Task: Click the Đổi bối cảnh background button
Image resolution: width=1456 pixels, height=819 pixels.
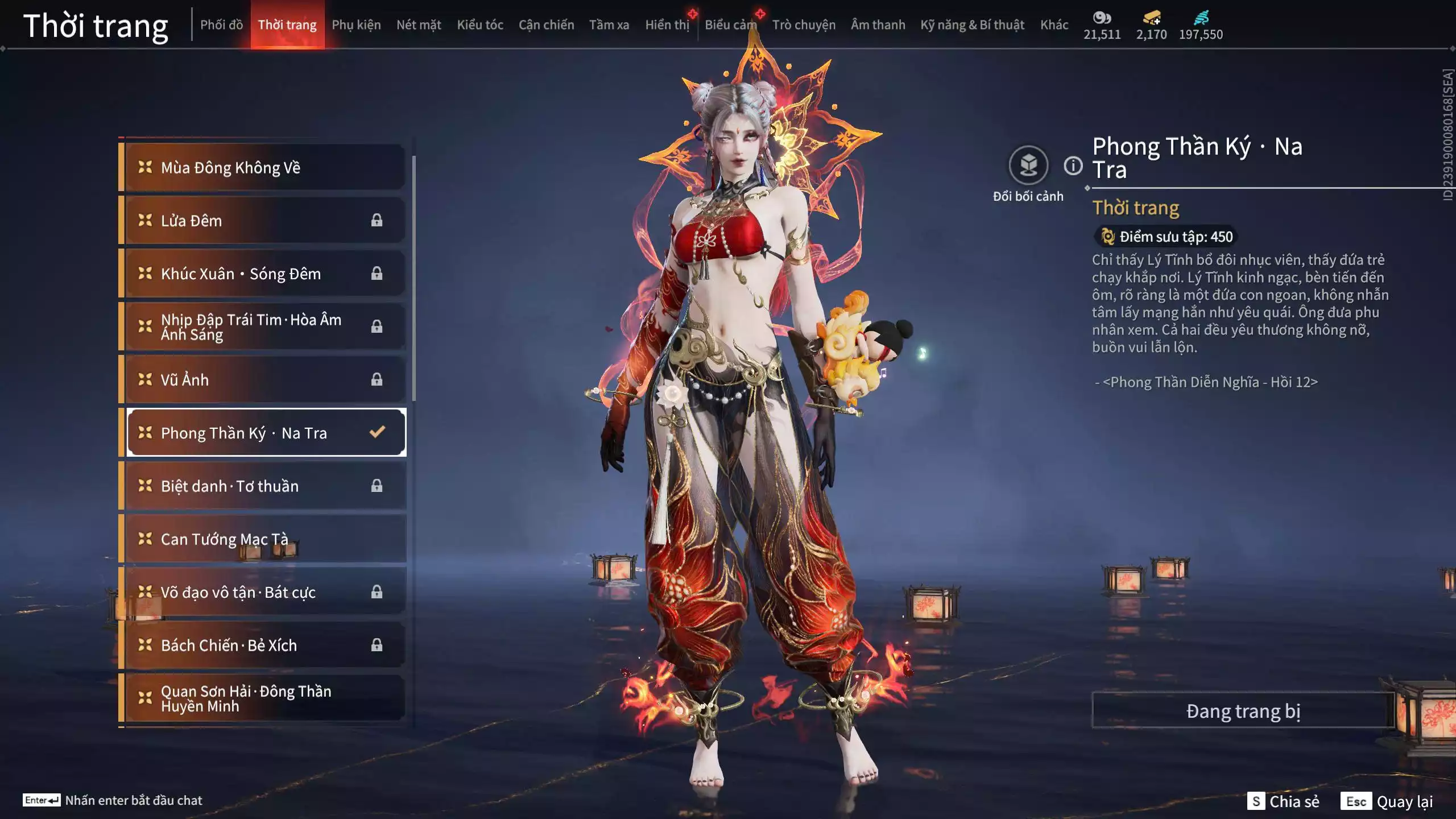Action: [1028, 166]
